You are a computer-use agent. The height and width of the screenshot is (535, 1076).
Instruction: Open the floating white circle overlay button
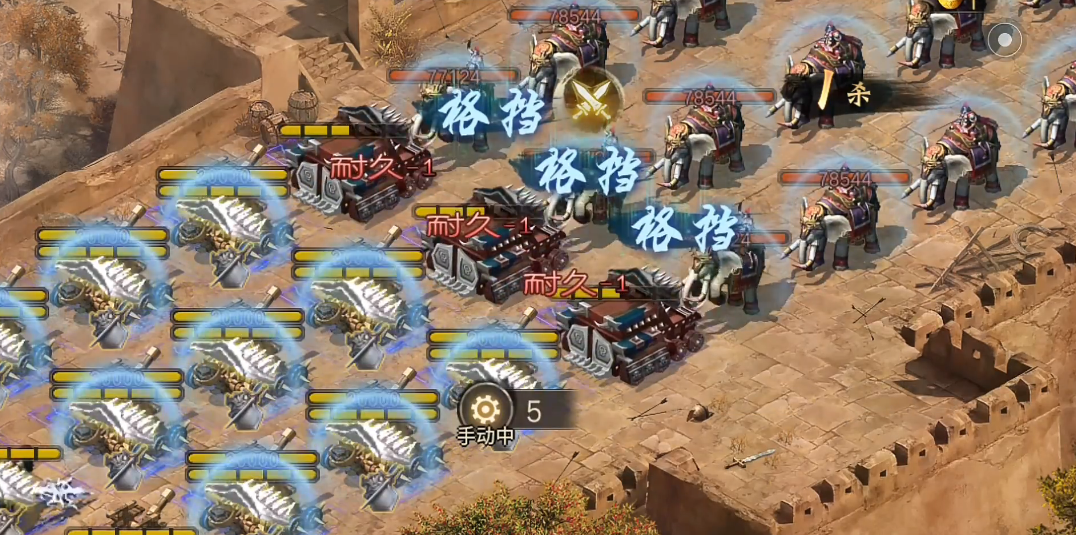coord(1004,41)
